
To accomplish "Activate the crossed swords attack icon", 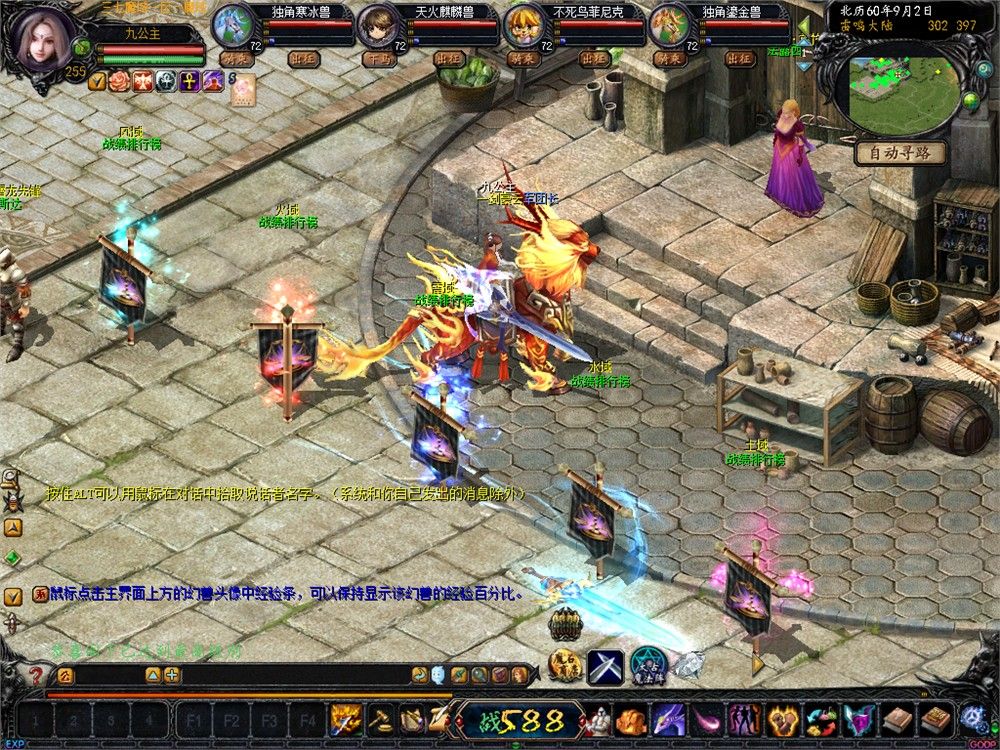I will click(605, 667).
